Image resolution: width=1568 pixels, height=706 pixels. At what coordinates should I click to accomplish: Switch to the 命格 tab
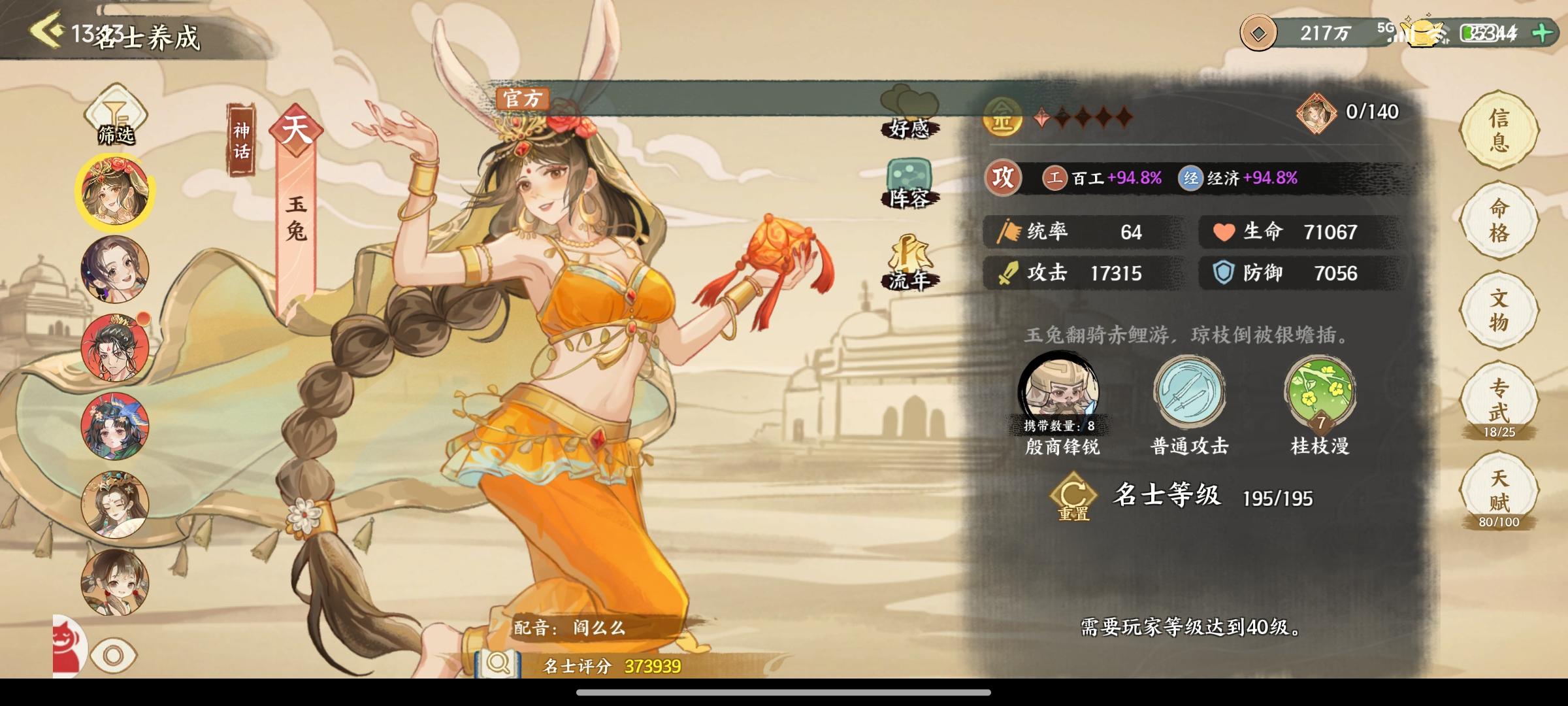(1498, 221)
